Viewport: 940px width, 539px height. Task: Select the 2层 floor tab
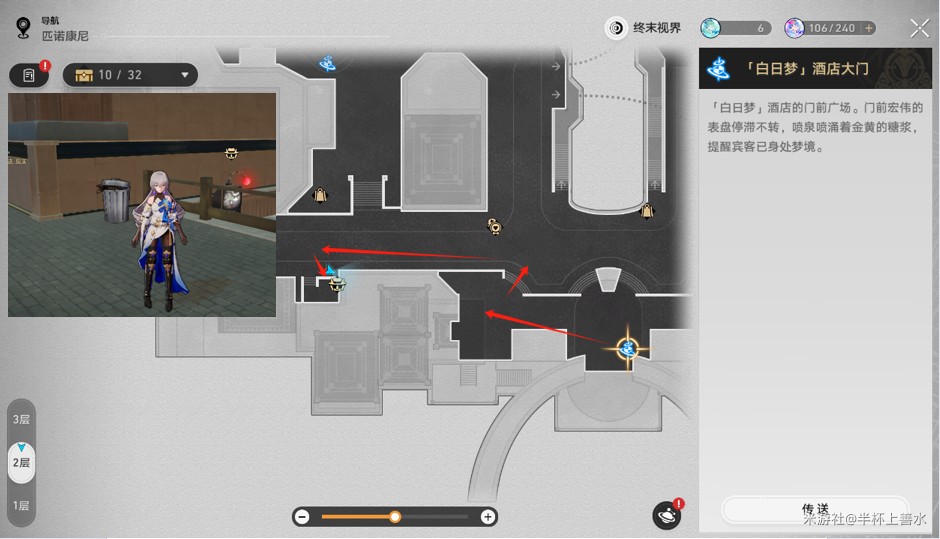coord(20,462)
